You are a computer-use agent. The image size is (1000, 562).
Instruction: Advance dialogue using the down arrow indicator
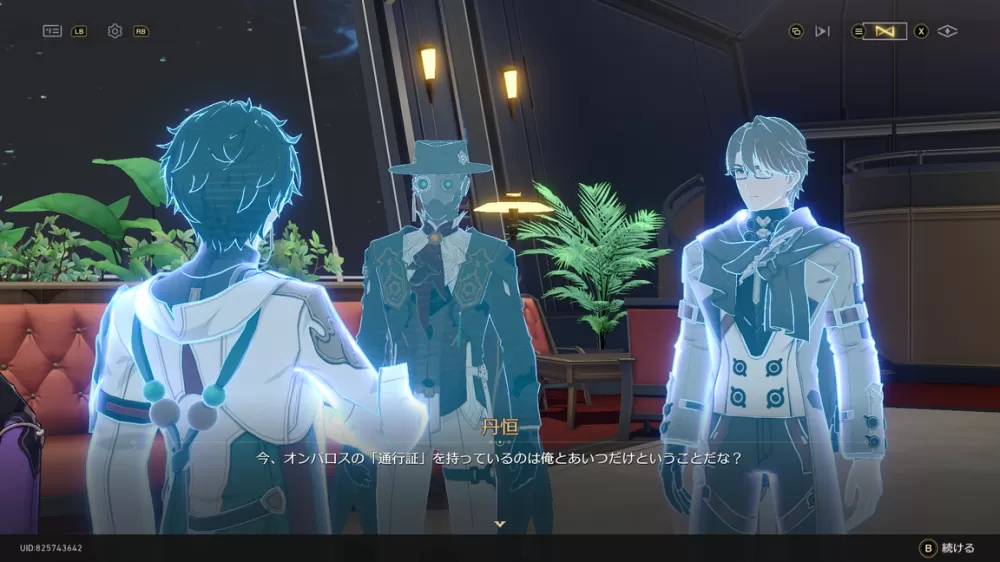click(x=500, y=523)
